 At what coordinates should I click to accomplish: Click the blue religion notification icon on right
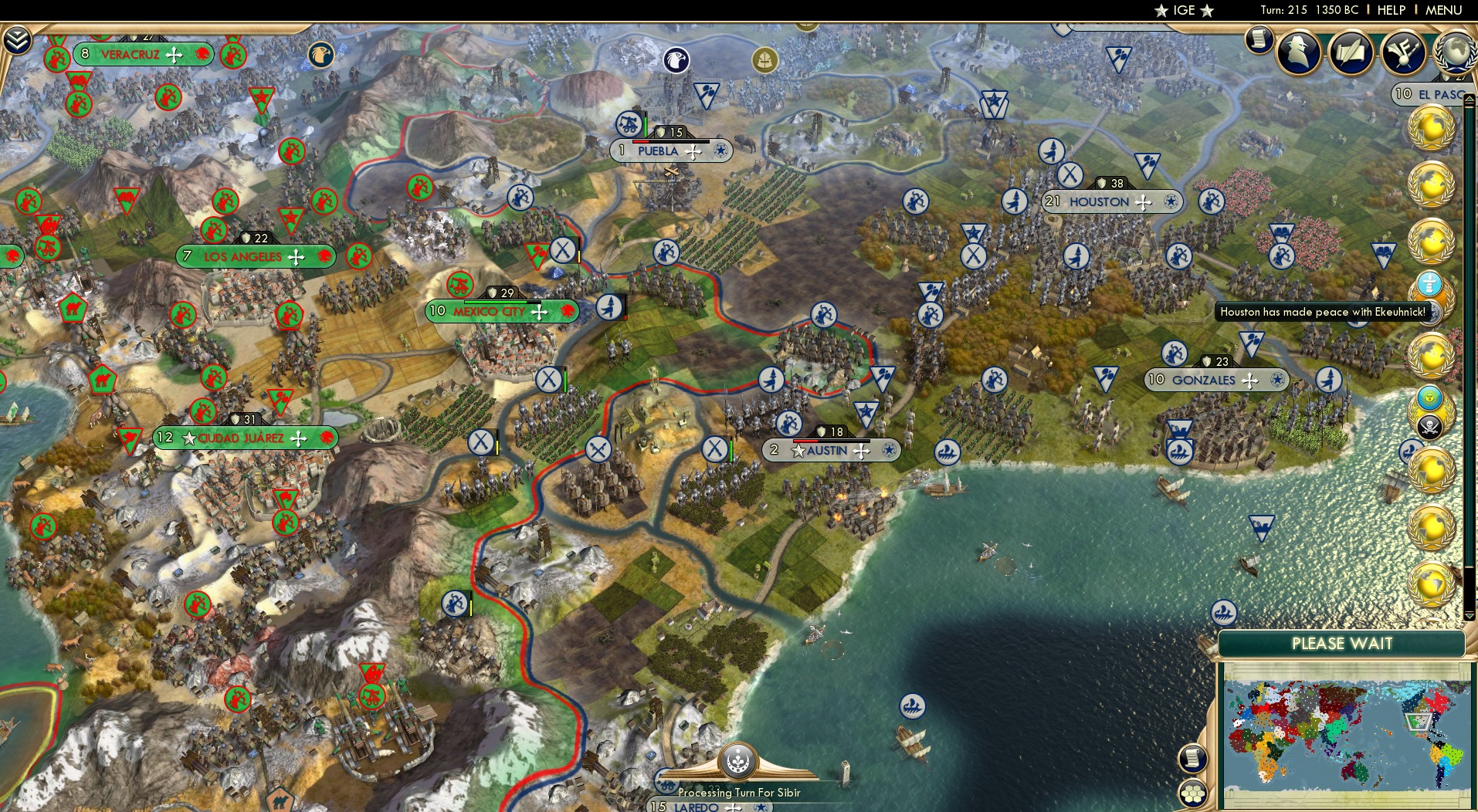(x=1430, y=396)
